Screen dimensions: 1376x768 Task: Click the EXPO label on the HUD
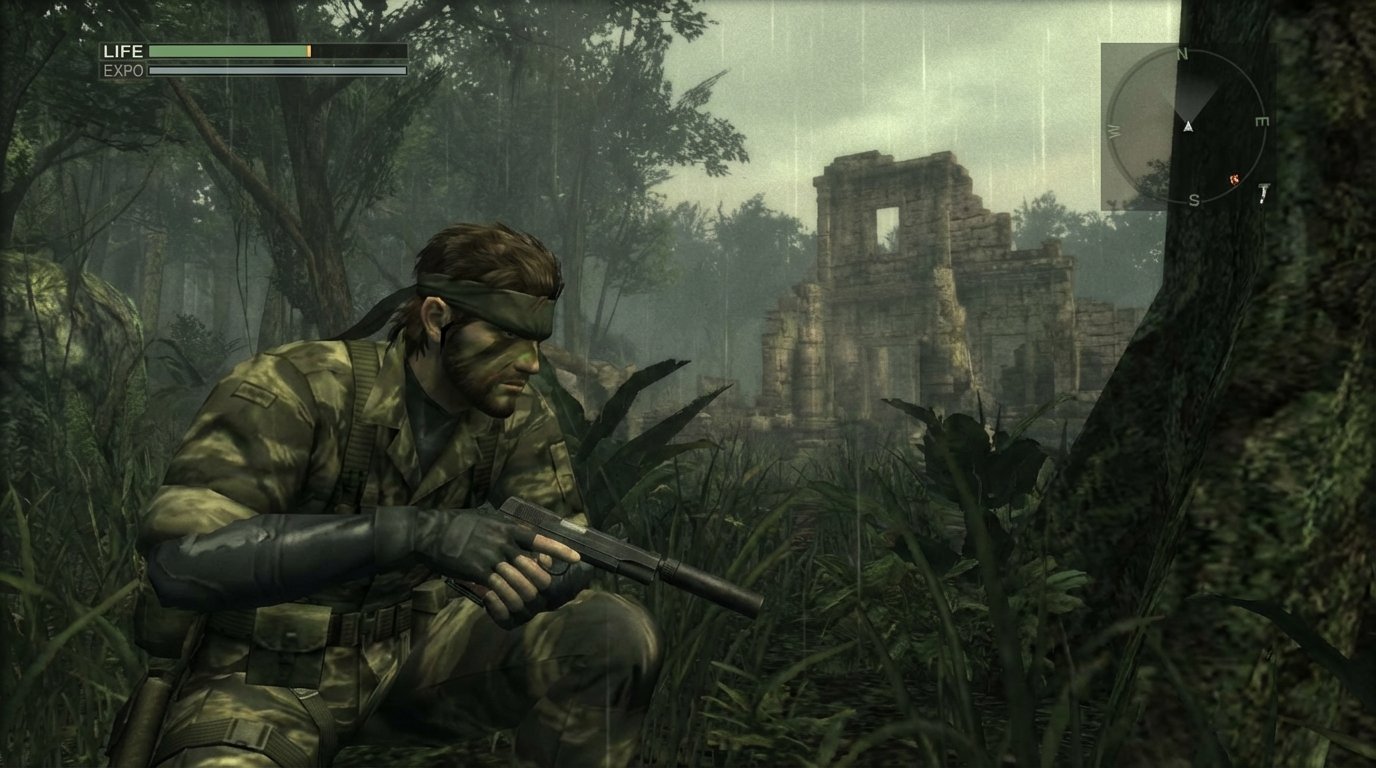(x=124, y=70)
